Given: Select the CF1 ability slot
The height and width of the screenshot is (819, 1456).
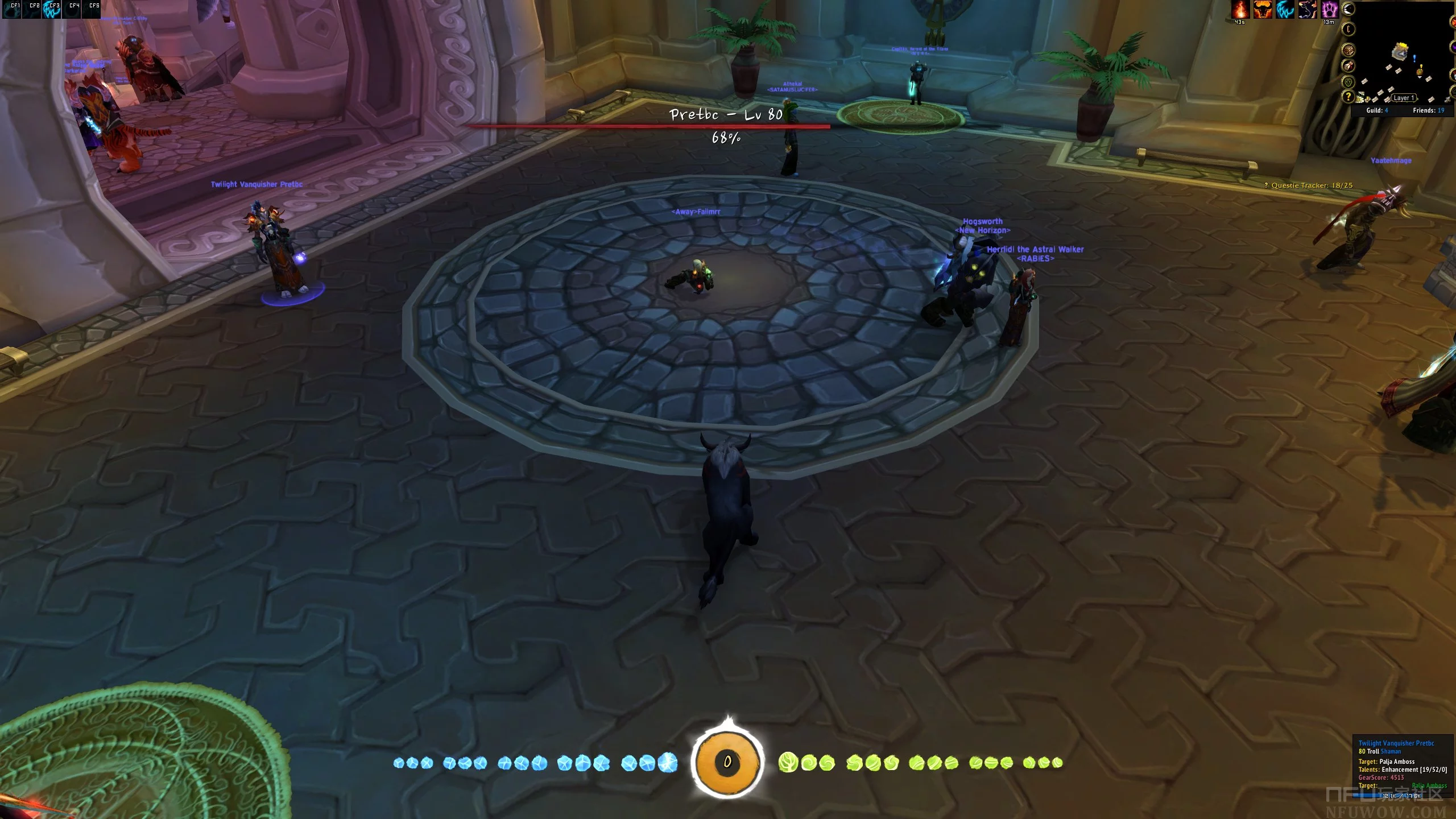Looking at the screenshot, I should (x=13, y=10).
